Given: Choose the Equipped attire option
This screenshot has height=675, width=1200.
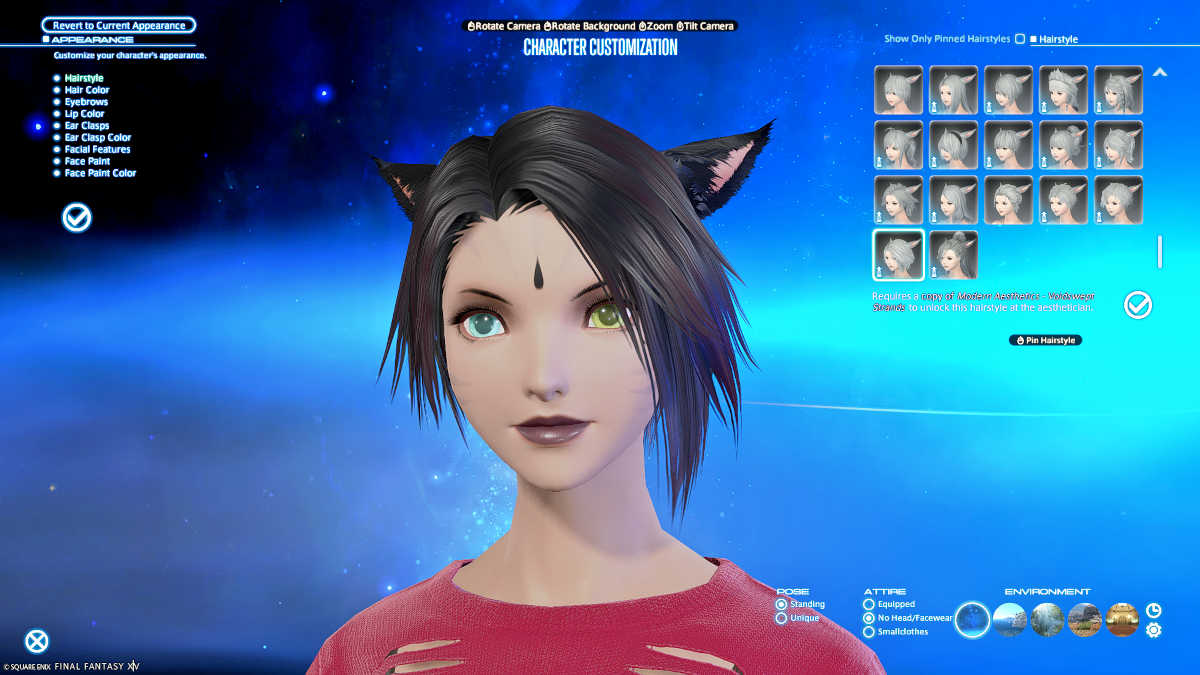Looking at the screenshot, I should pyautogui.click(x=868, y=604).
